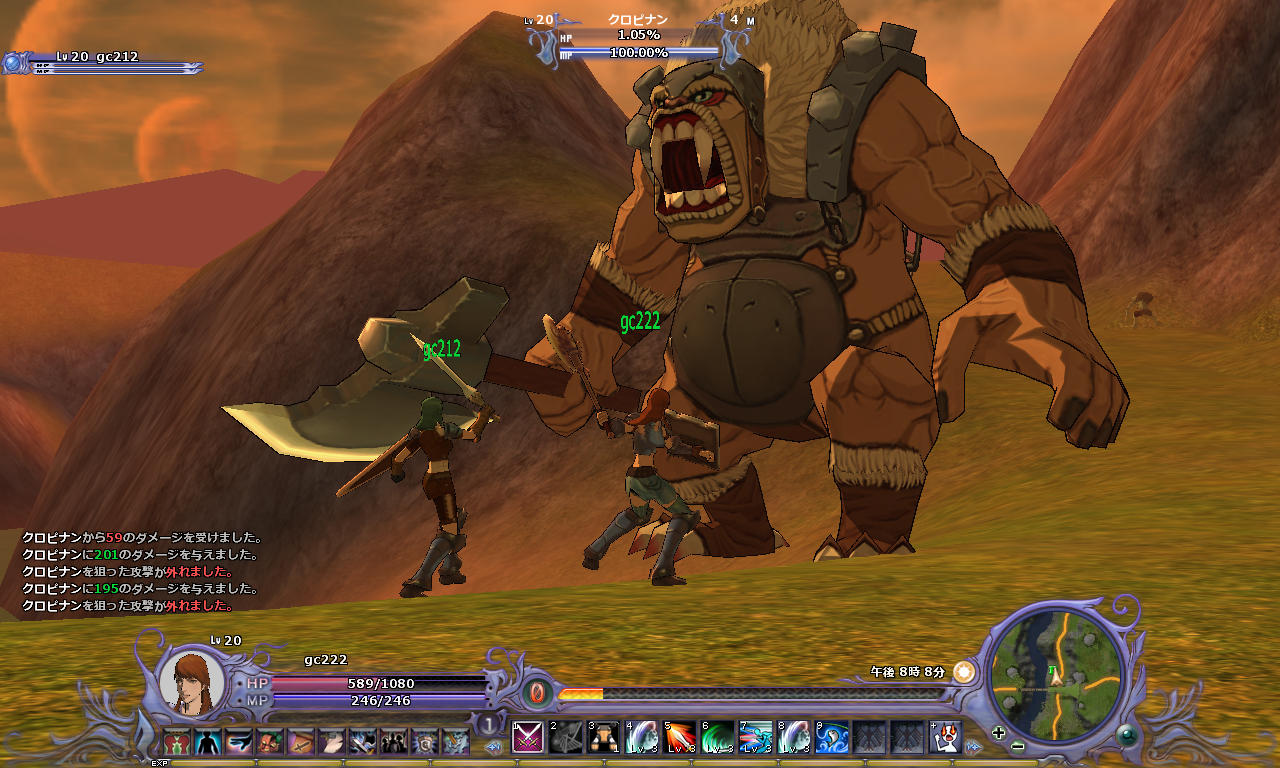Open the group silhouettes party icon
This screenshot has width=1280, height=768.
394,741
